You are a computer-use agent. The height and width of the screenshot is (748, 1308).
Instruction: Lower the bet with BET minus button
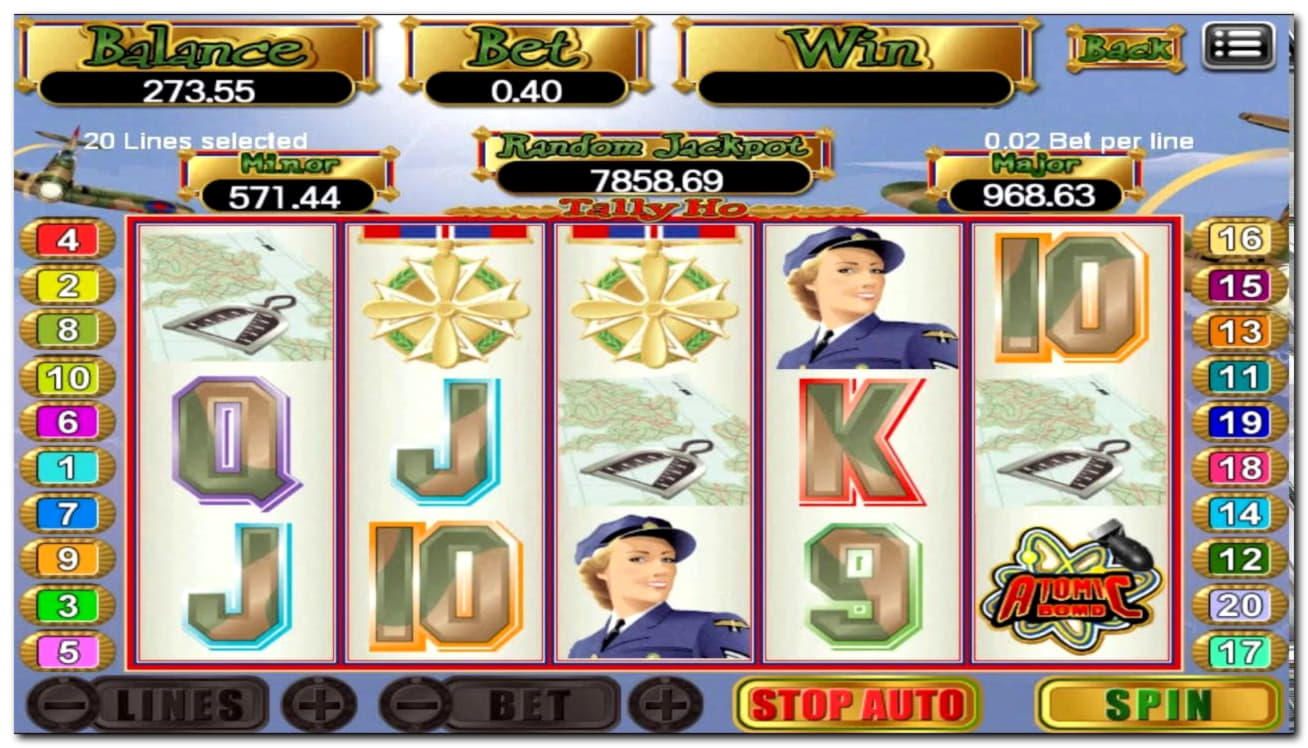pos(414,705)
